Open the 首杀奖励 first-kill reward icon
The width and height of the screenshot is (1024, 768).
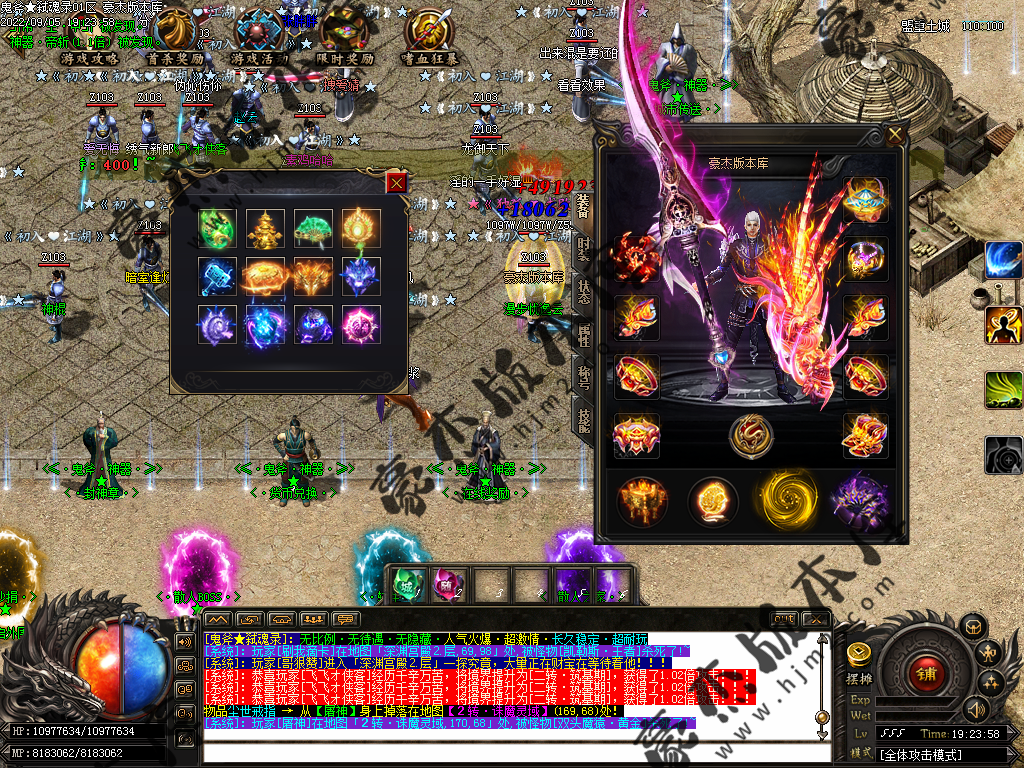[174, 36]
